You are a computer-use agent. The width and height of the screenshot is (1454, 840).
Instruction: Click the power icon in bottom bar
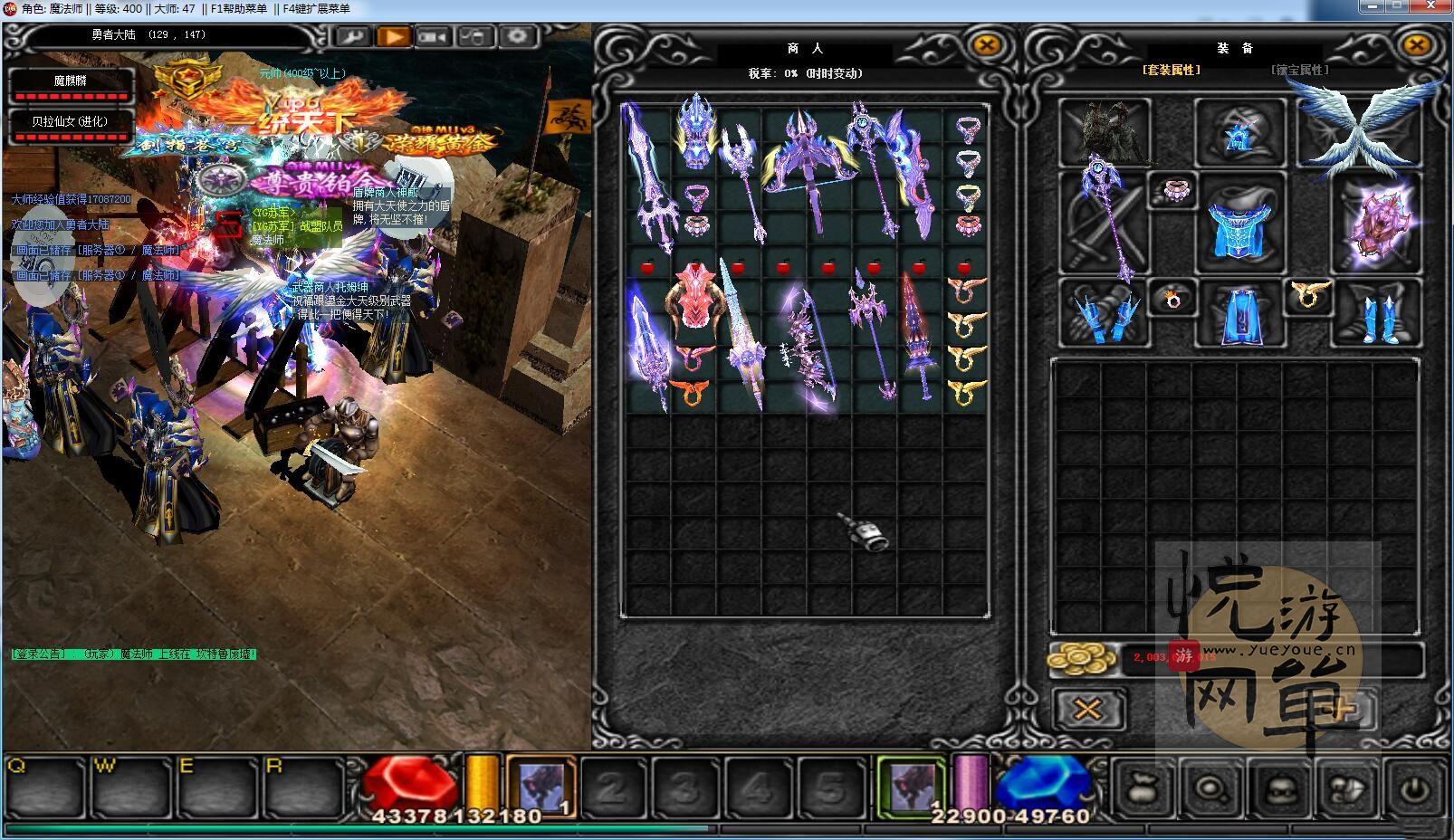point(1413,788)
